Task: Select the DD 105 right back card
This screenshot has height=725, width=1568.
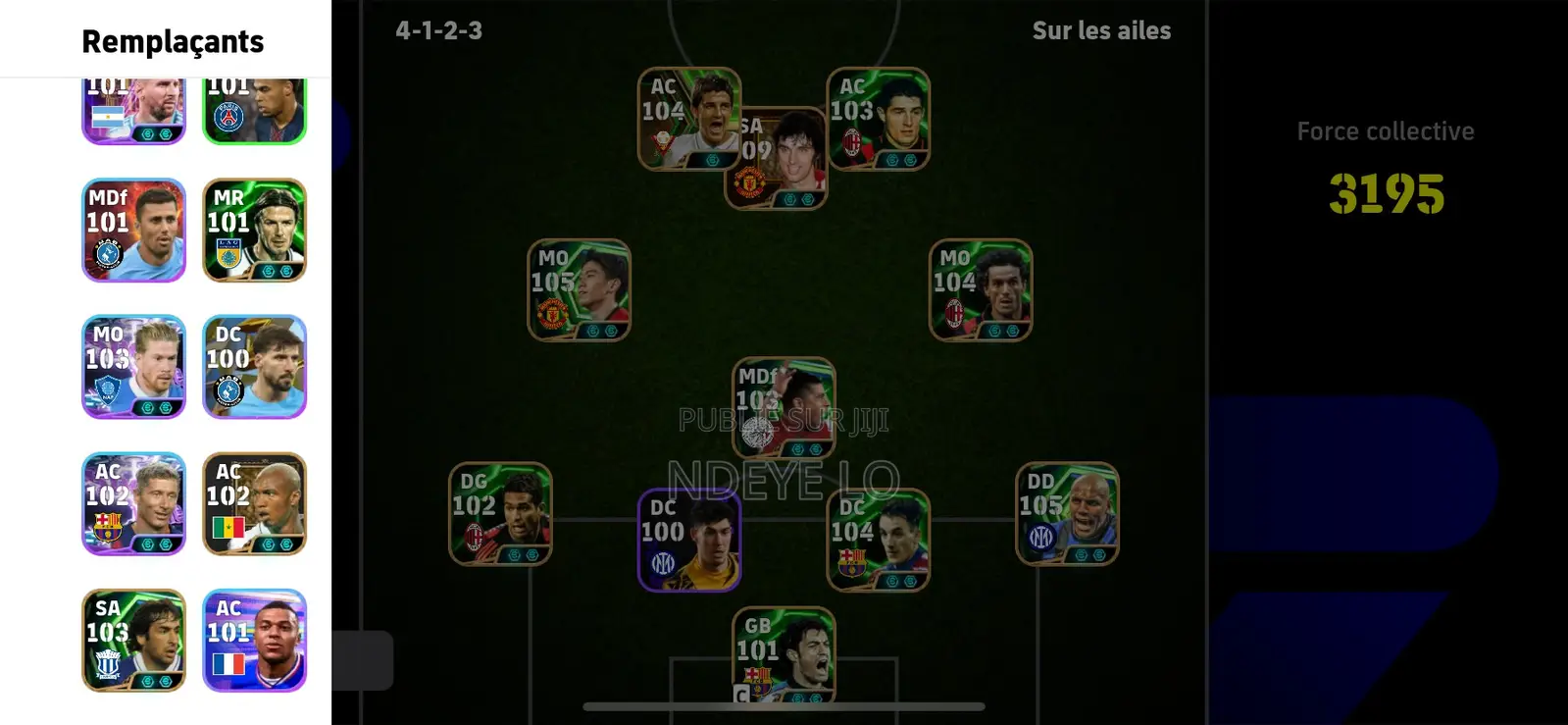Action: pos(1067,515)
